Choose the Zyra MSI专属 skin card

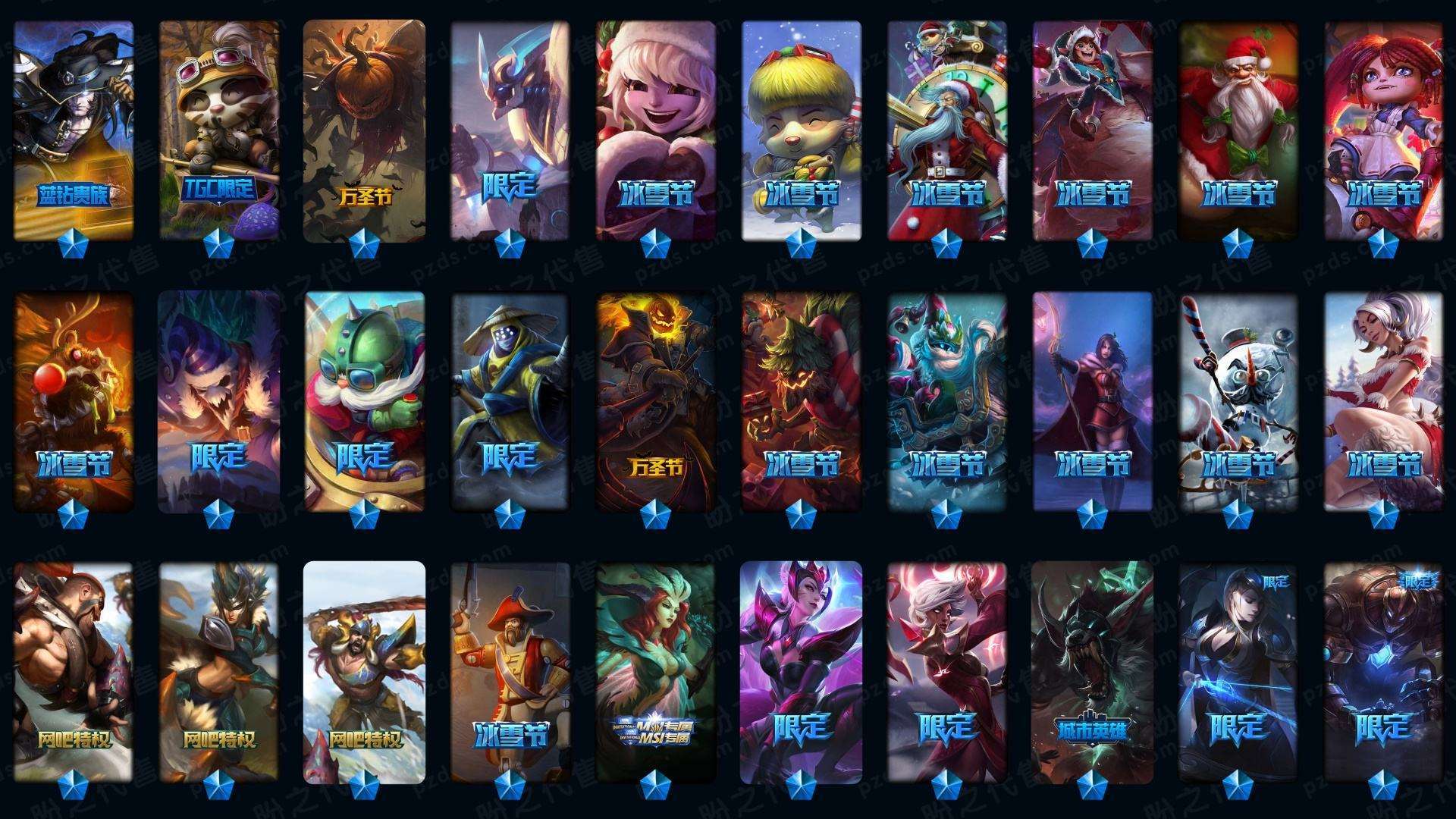pyautogui.click(x=656, y=671)
